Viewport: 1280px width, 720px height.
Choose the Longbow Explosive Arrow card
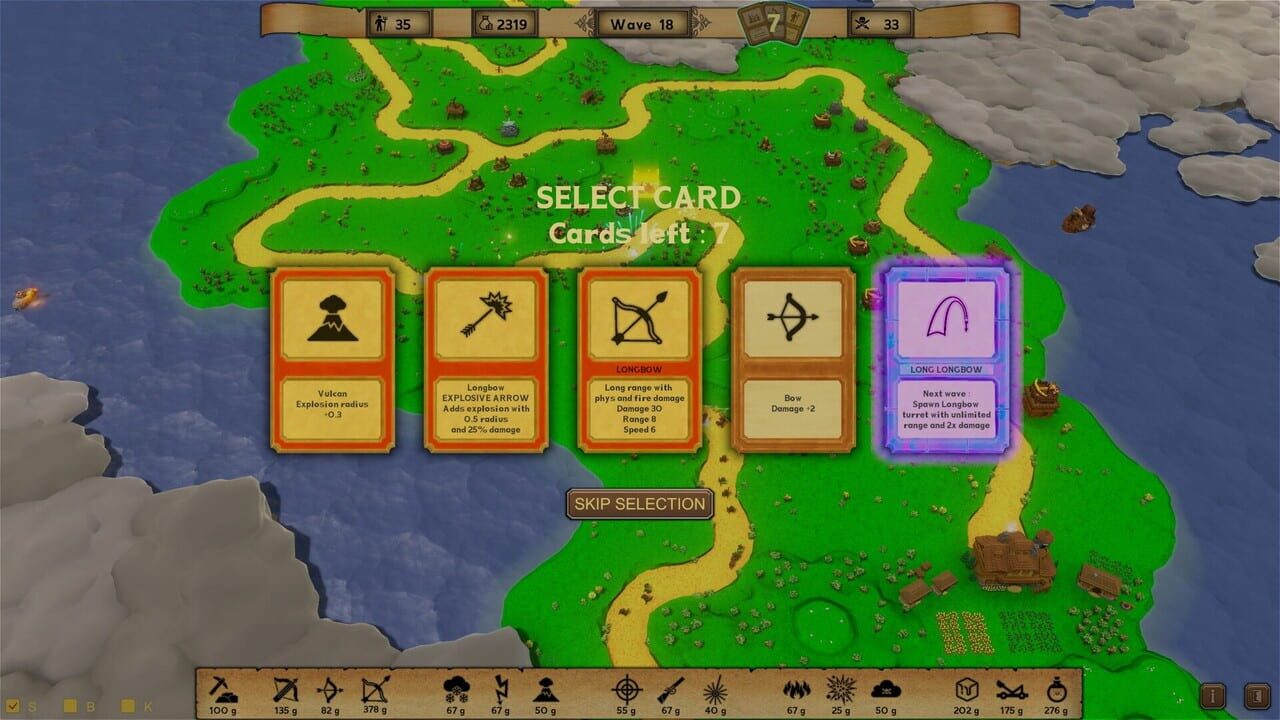click(x=487, y=360)
